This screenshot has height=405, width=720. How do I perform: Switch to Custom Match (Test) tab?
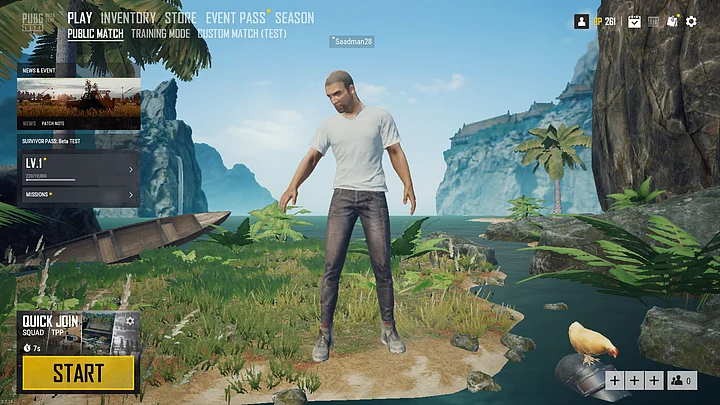click(242, 33)
